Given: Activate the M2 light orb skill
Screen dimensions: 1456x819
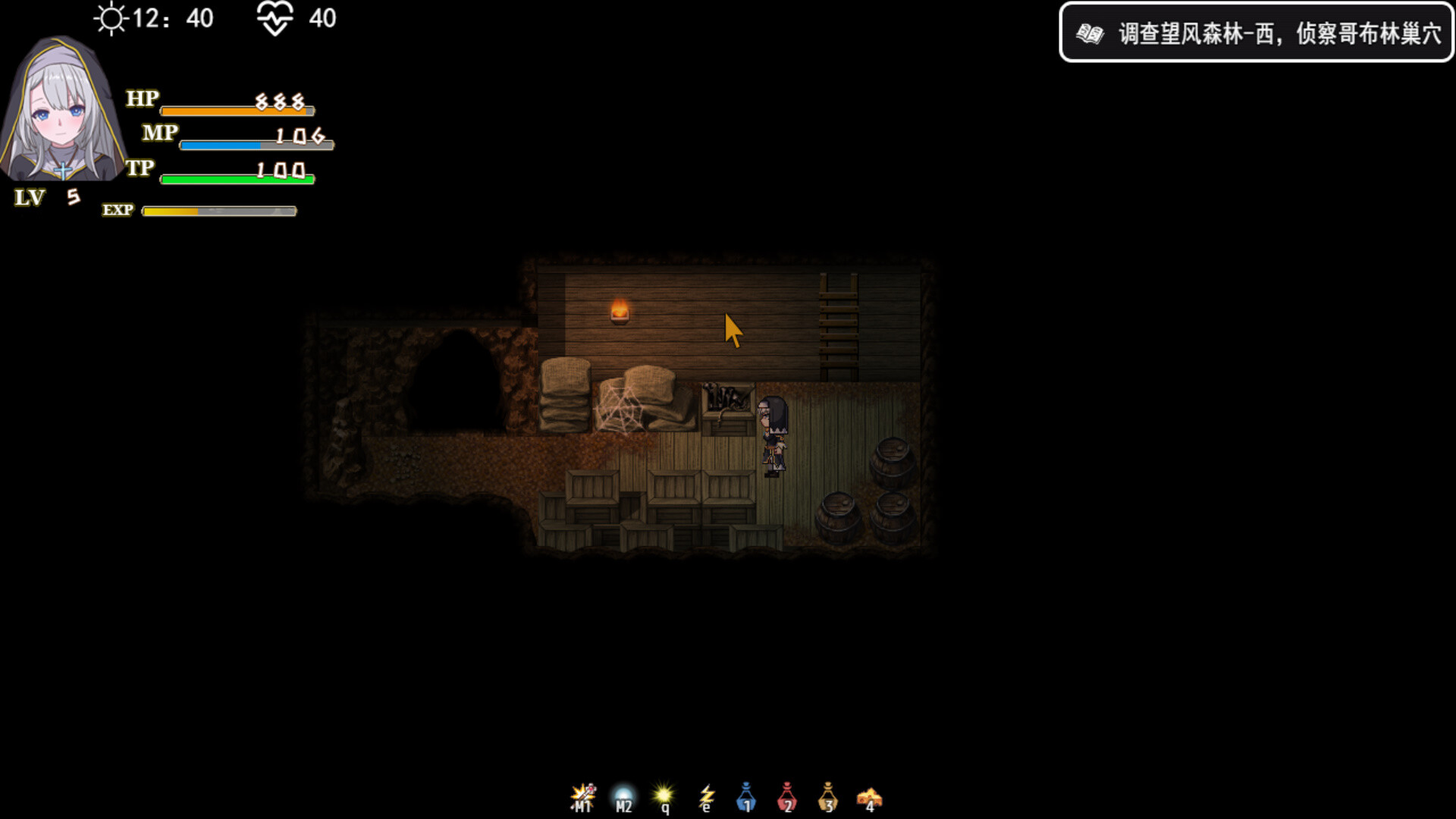Looking at the screenshot, I should coord(623,795).
